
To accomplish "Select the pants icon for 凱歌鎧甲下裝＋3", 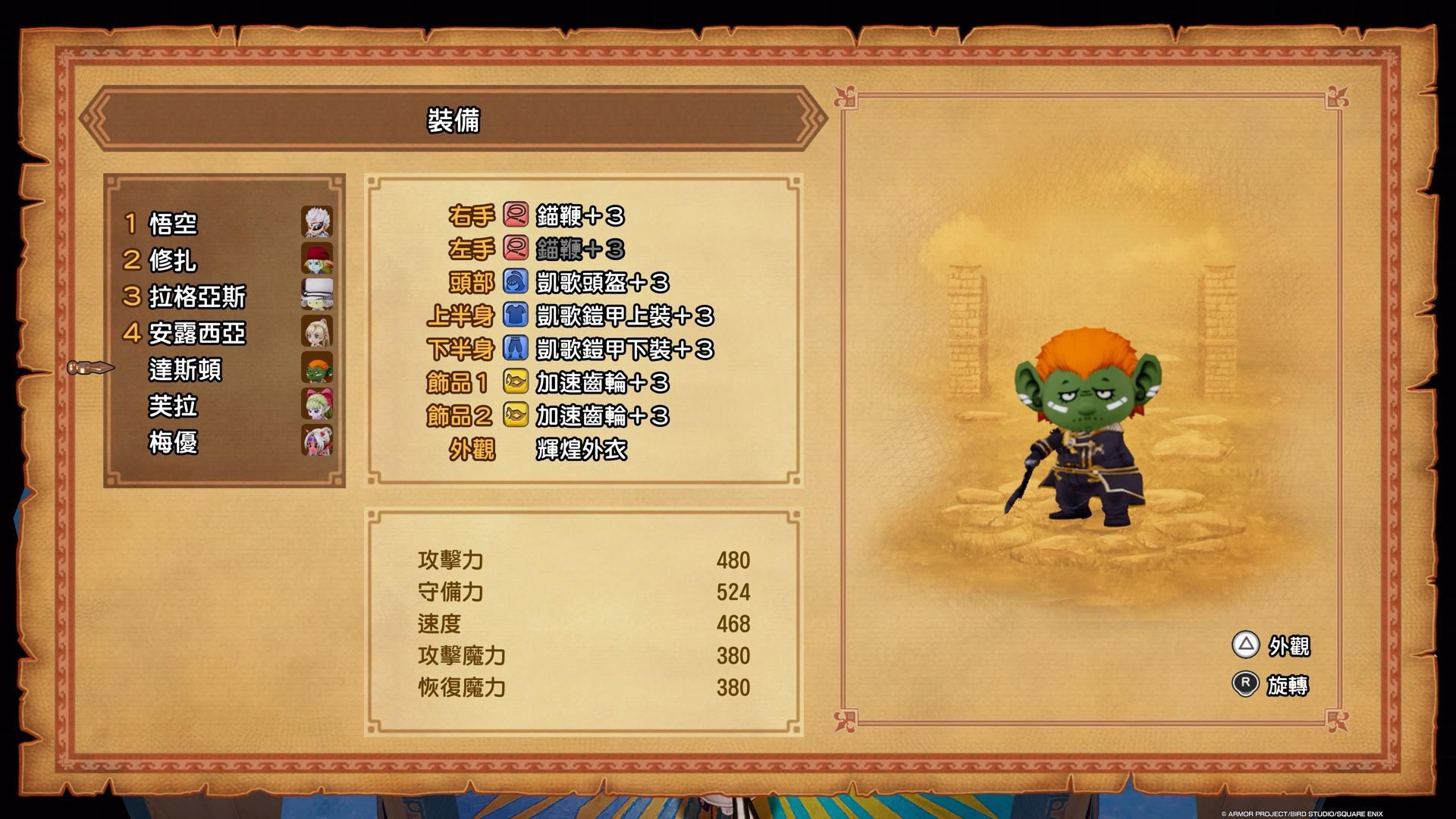I will pyautogui.click(x=514, y=349).
